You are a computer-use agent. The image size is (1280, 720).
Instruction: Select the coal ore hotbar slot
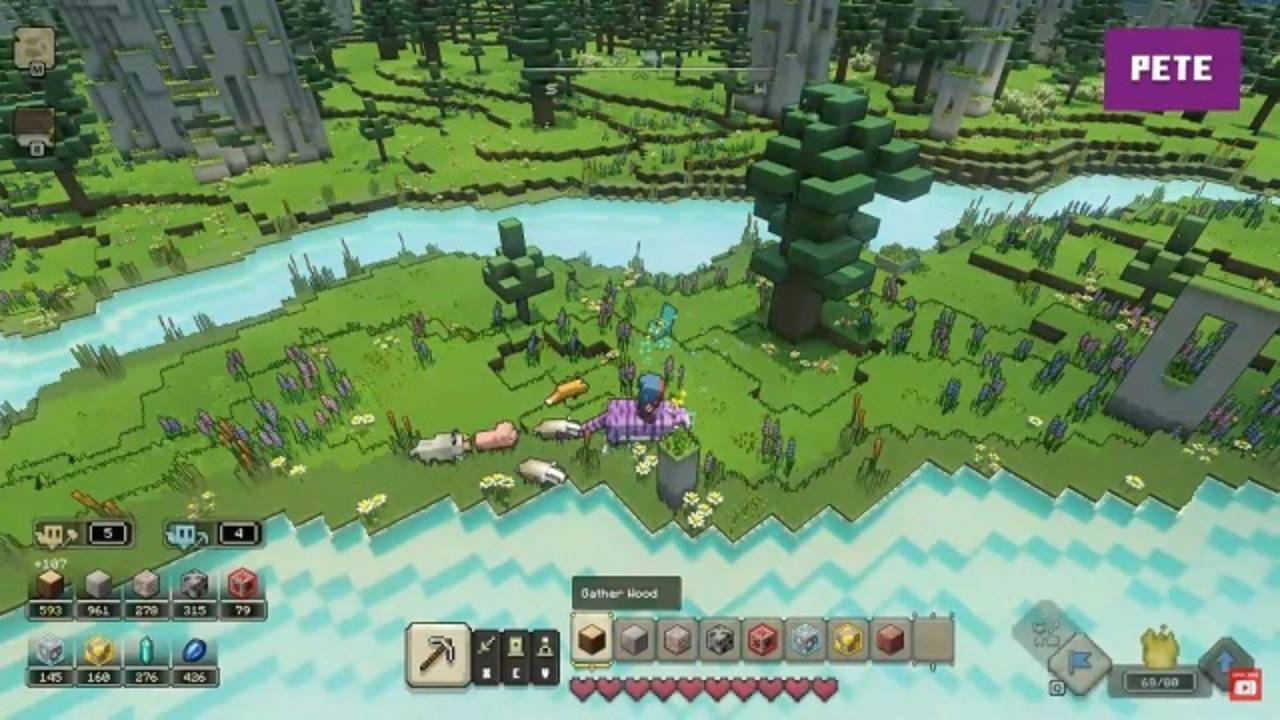720,638
